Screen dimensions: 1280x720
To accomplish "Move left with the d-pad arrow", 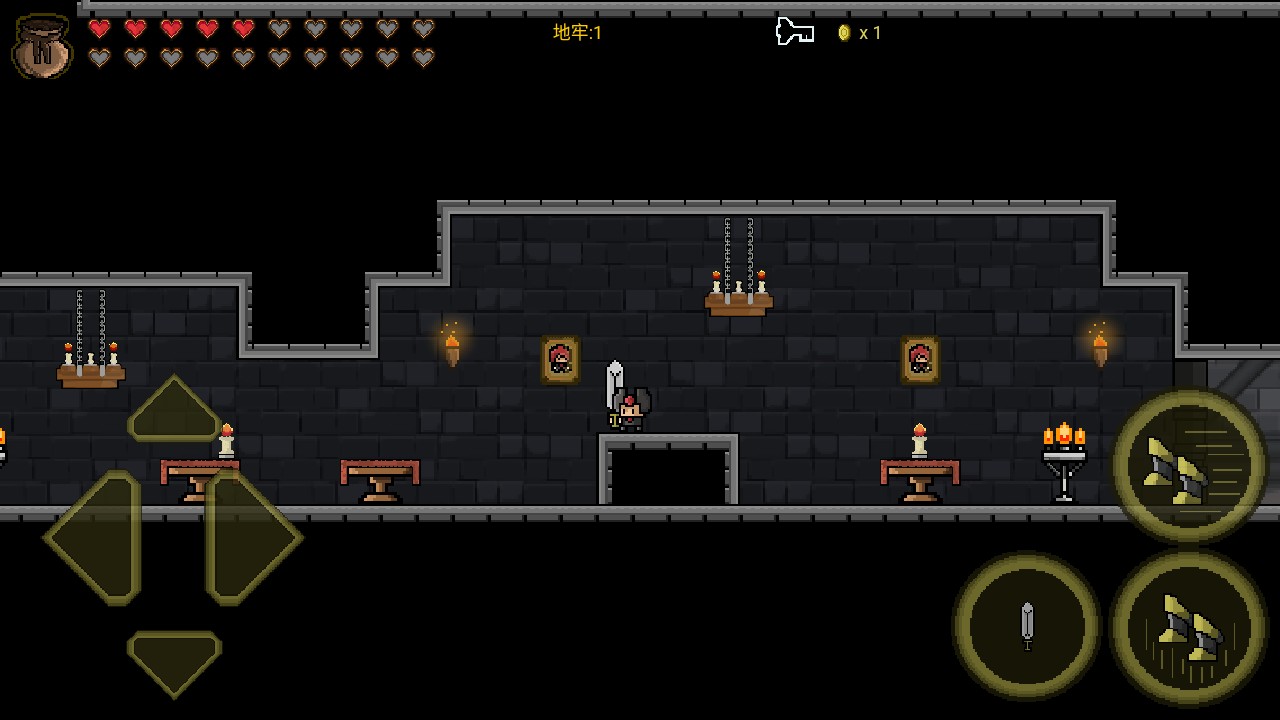I will coord(93,537).
